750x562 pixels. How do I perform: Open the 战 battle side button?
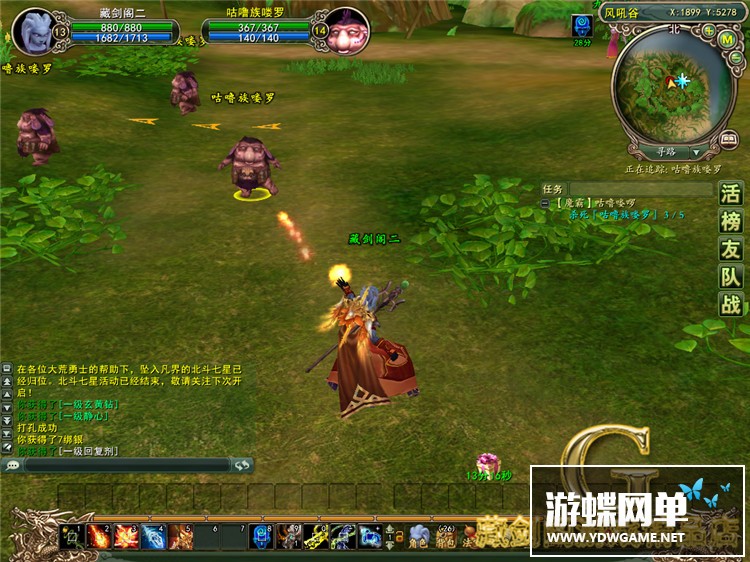pos(731,305)
